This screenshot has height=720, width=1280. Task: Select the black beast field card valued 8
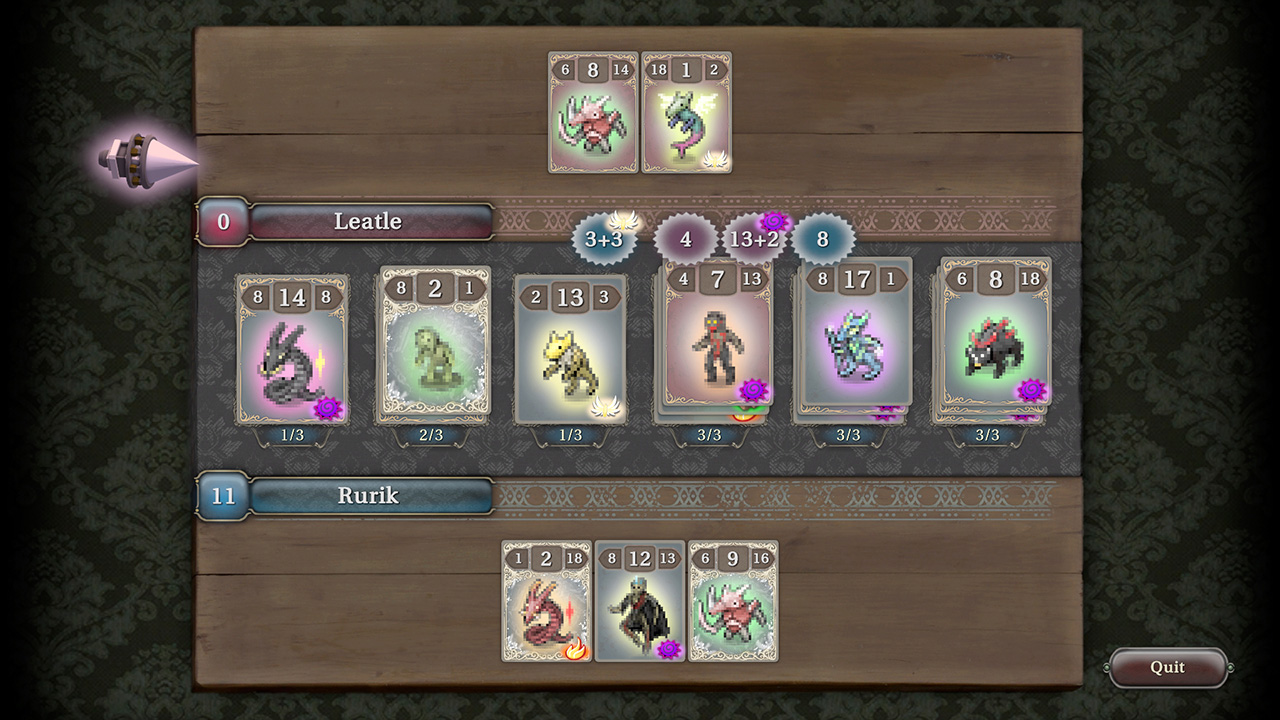point(995,333)
